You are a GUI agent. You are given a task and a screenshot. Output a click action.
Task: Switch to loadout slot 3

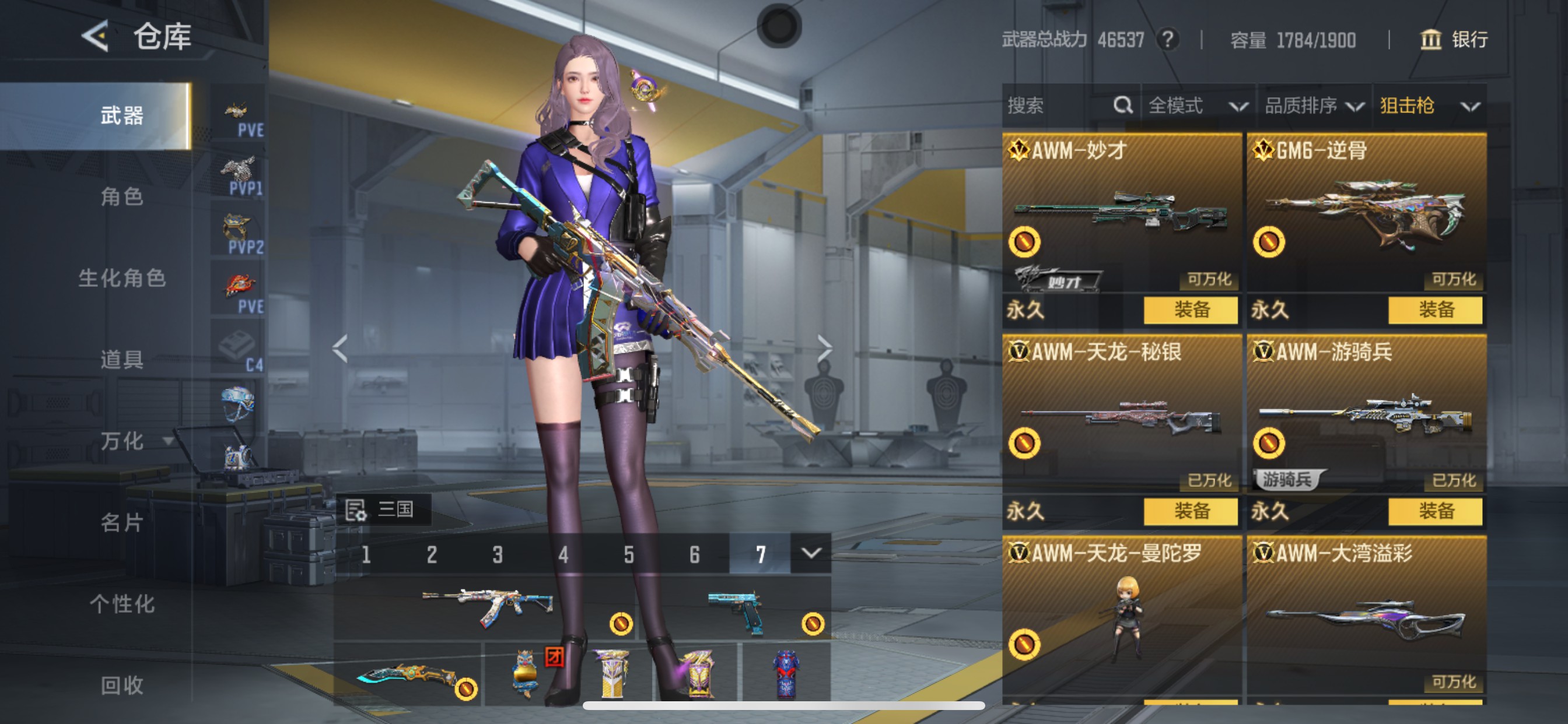pyautogui.click(x=498, y=554)
